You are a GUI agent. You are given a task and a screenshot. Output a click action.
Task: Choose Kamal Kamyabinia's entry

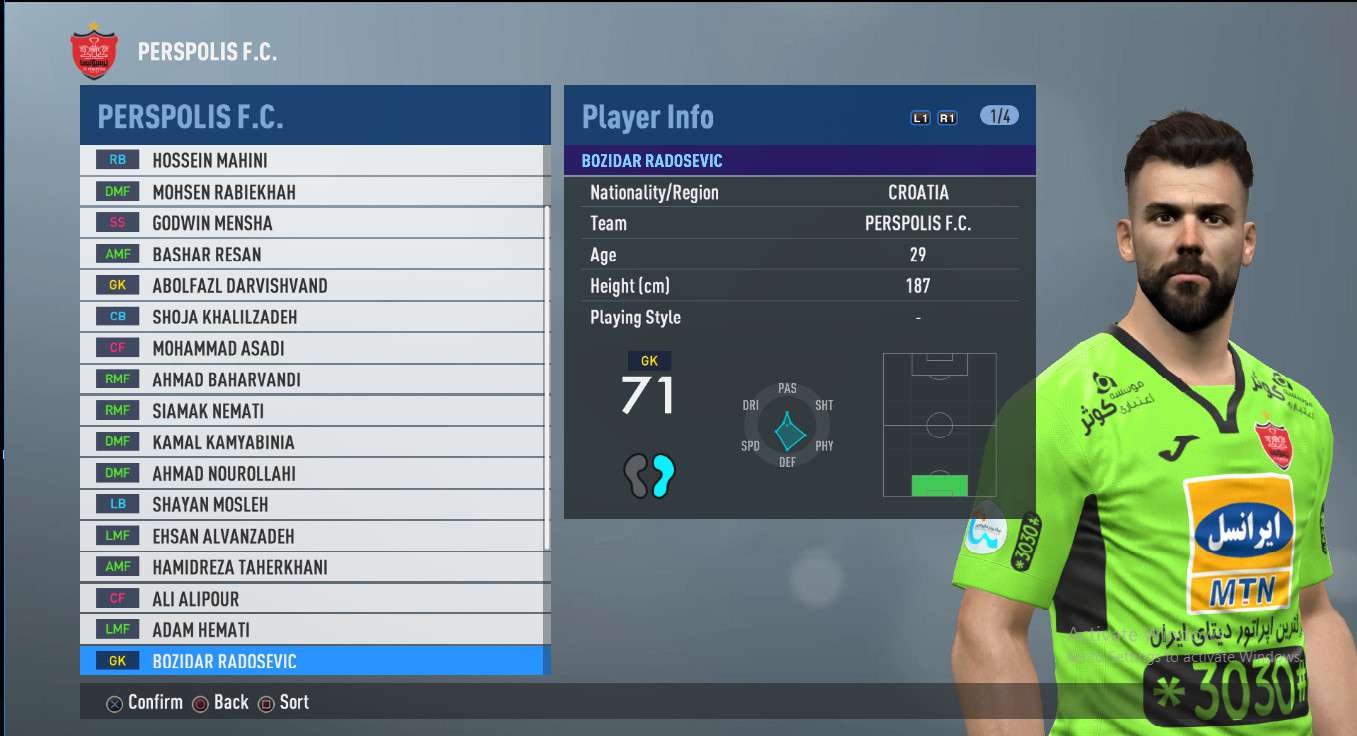point(312,442)
